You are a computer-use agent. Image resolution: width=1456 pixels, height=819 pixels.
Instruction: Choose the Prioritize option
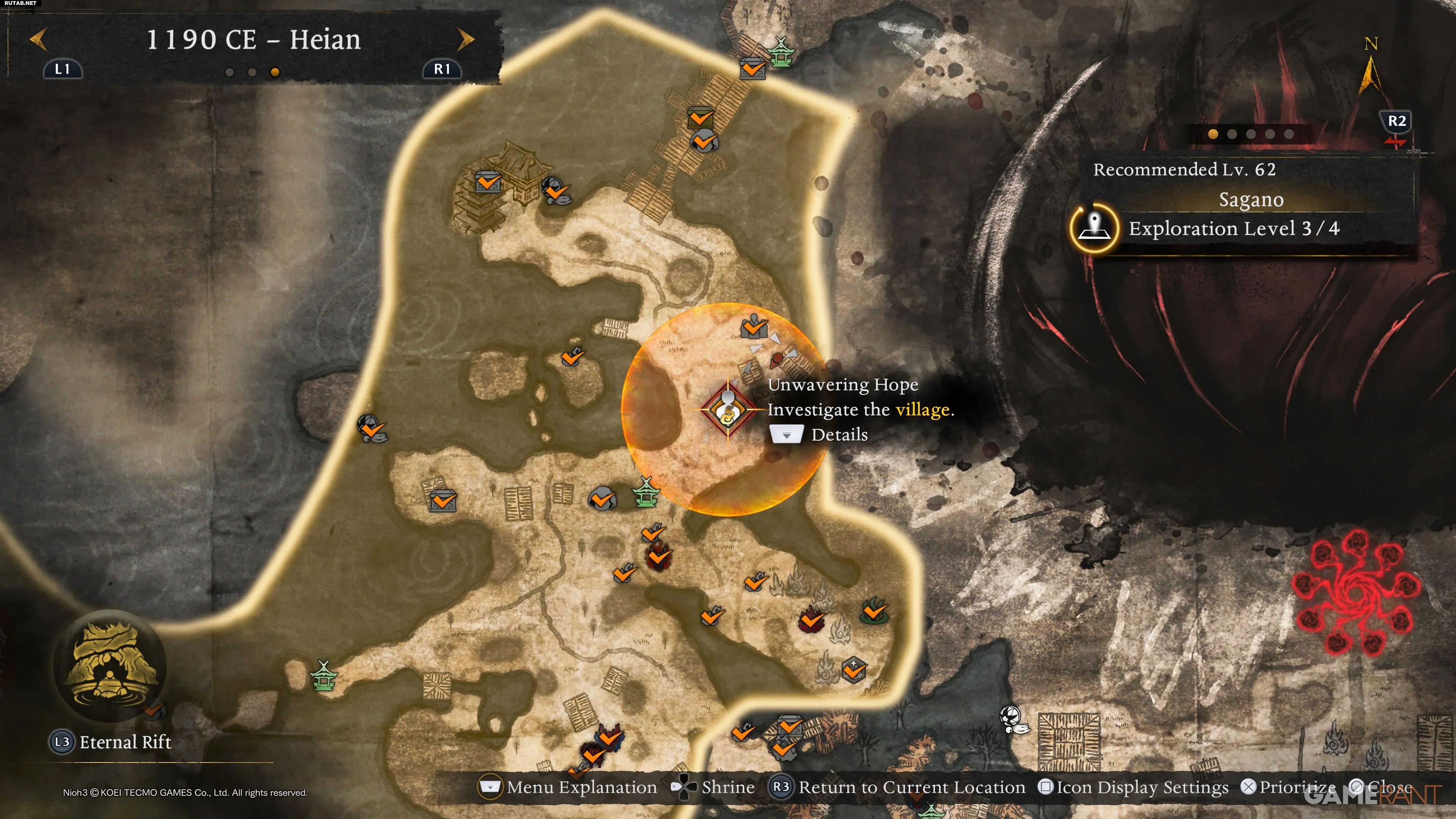(x=1289, y=787)
